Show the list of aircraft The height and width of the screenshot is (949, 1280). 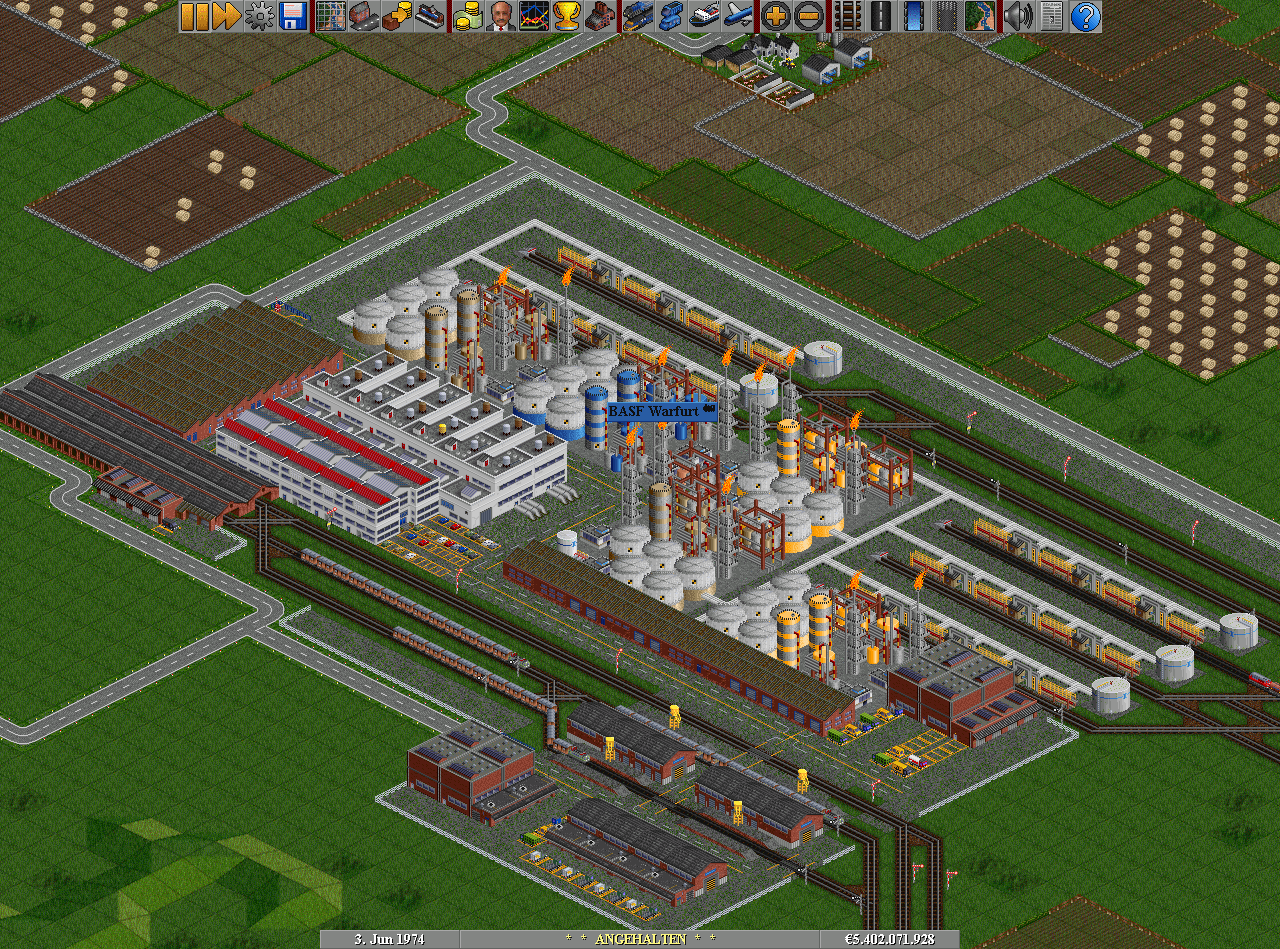pyautogui.click(x=737, y=16)
